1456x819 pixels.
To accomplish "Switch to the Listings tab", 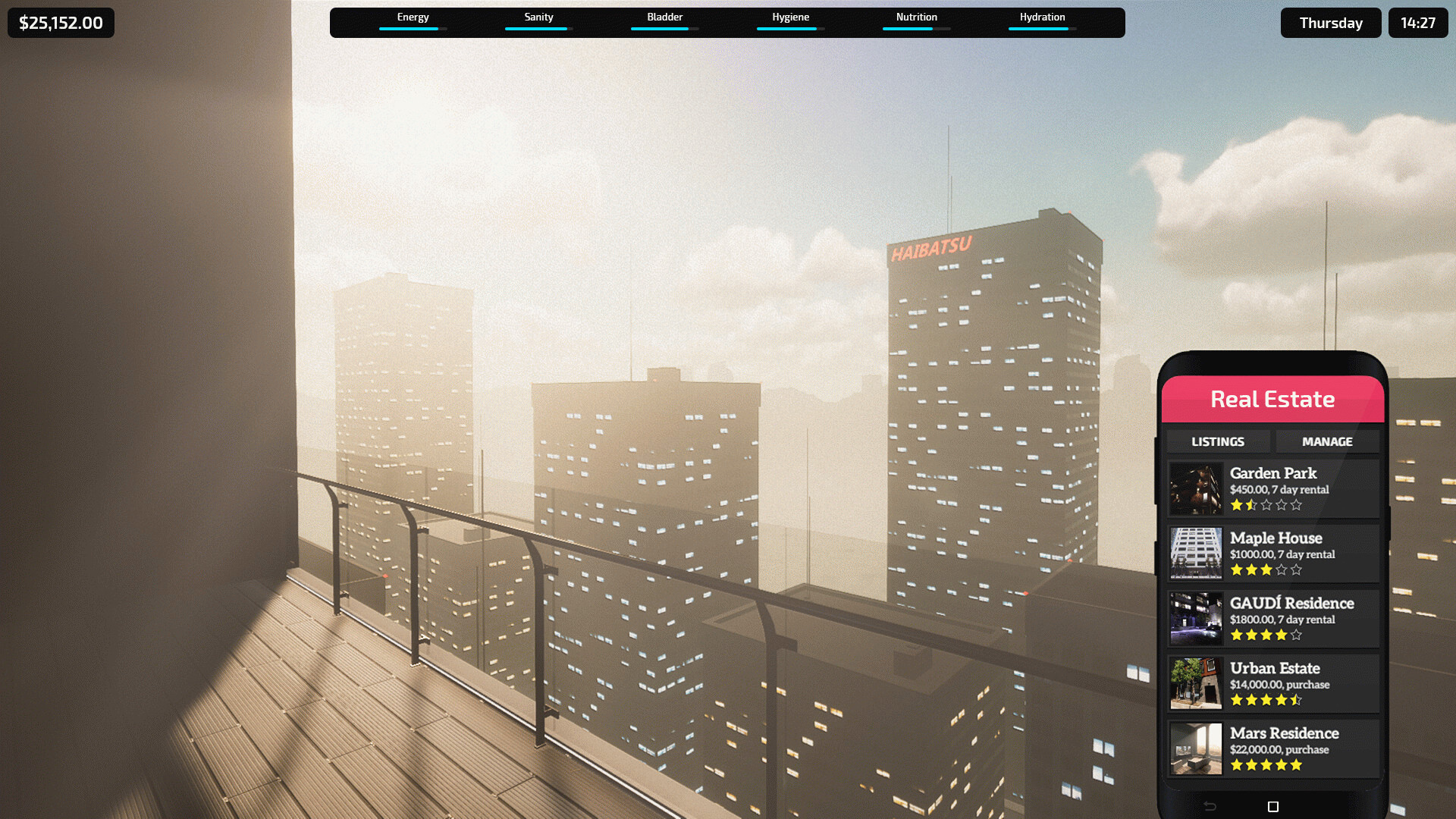I will 1217,441.
